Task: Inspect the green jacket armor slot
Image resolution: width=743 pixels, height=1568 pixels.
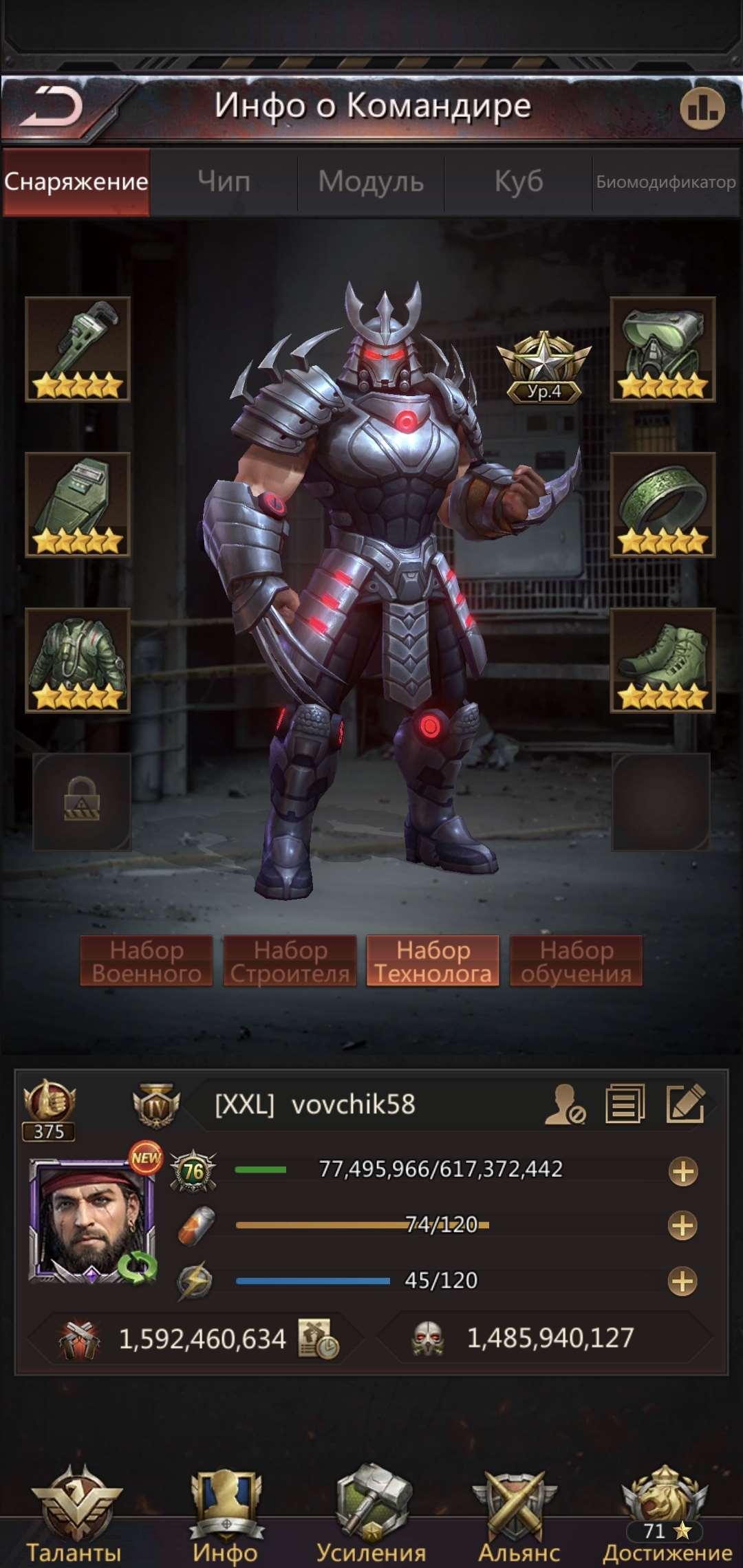Action: [x=78, y=660]
